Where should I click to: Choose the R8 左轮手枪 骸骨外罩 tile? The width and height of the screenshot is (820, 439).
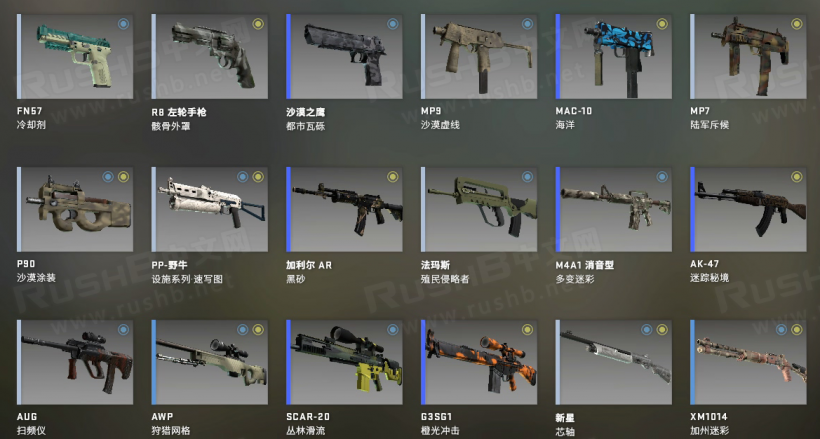click(x=209, y=56)
